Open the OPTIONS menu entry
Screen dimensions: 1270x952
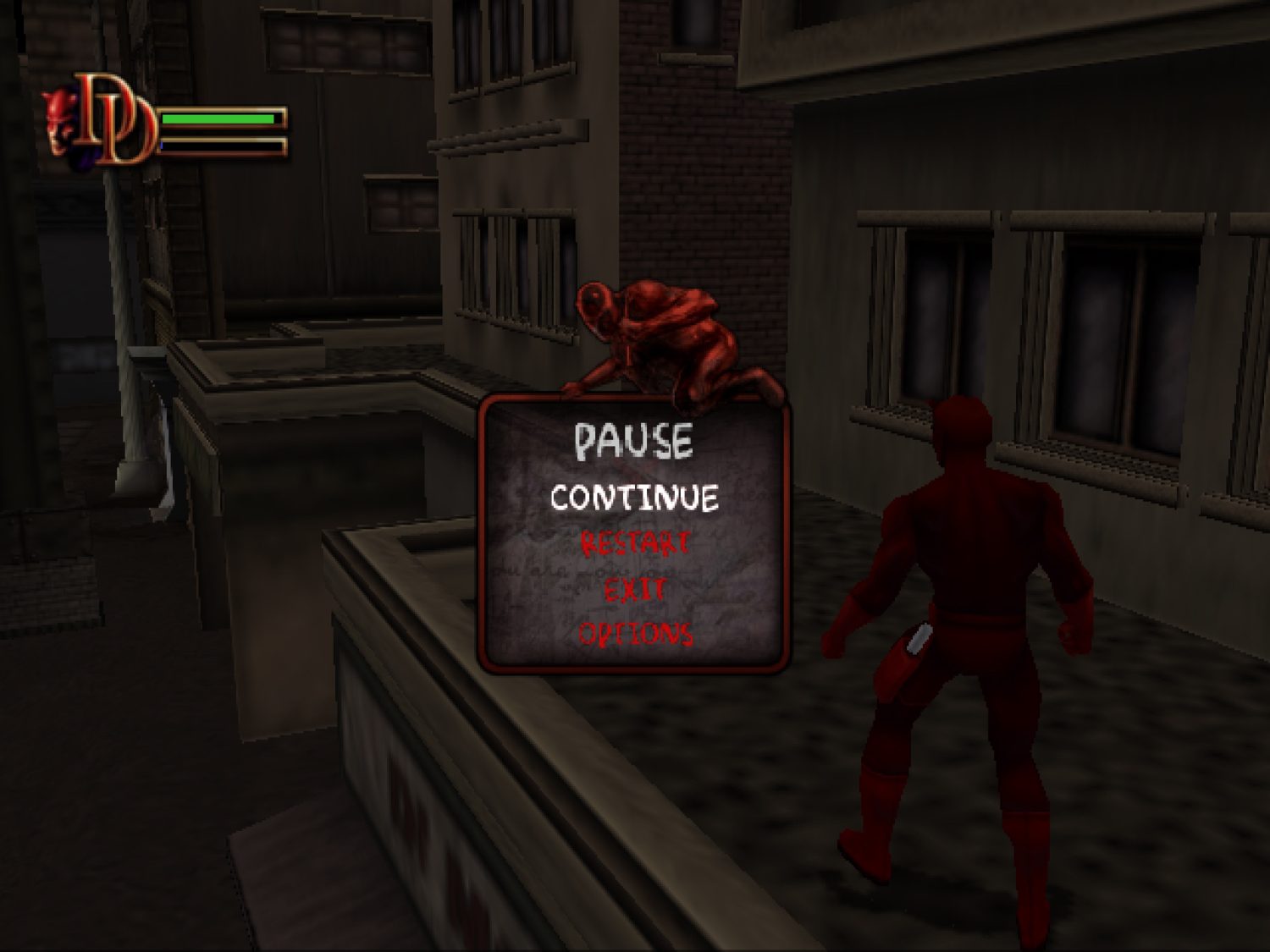coord(633,632)
